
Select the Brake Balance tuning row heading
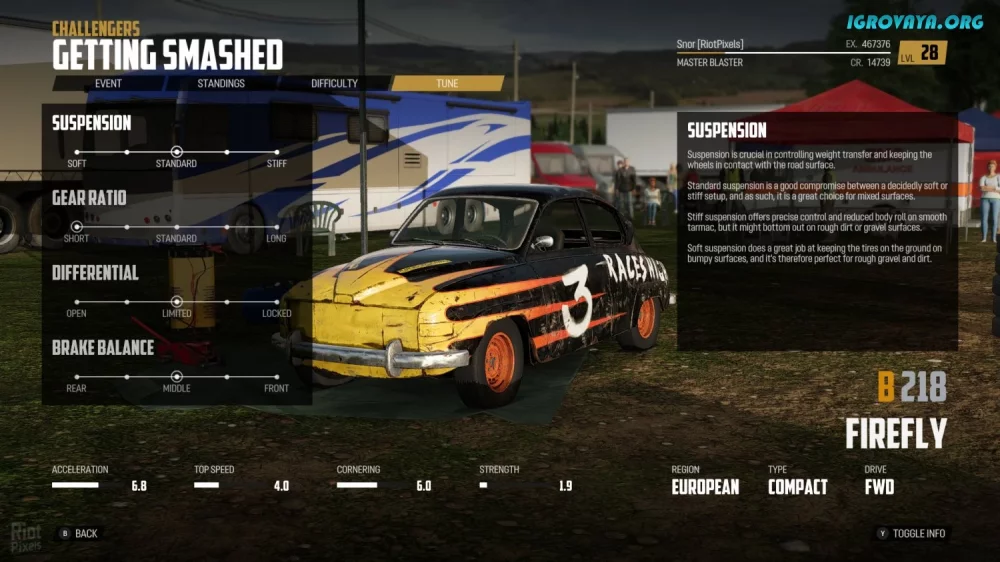click(x=103, y=348)
